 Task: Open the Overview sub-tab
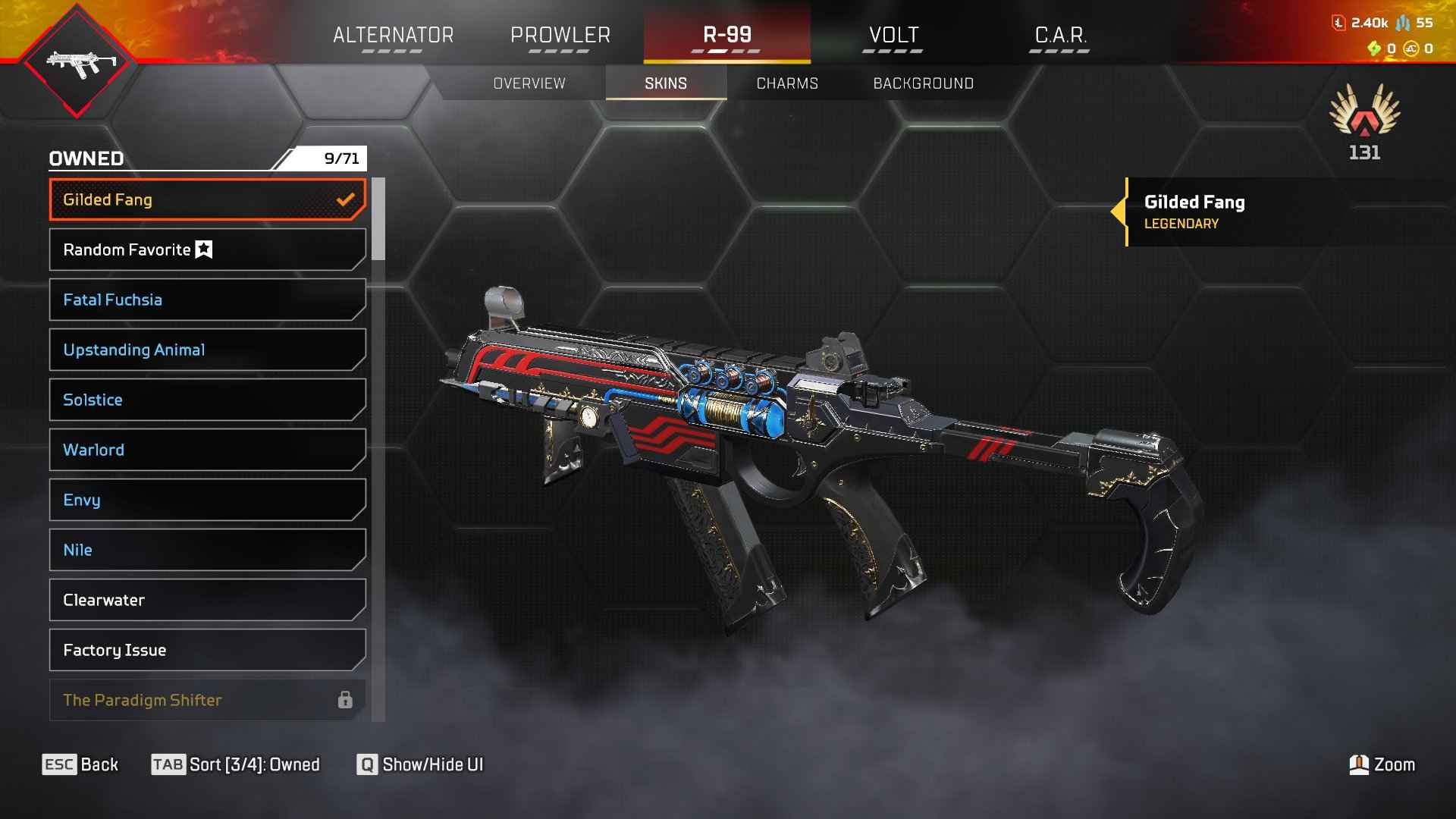pos(529,83)
